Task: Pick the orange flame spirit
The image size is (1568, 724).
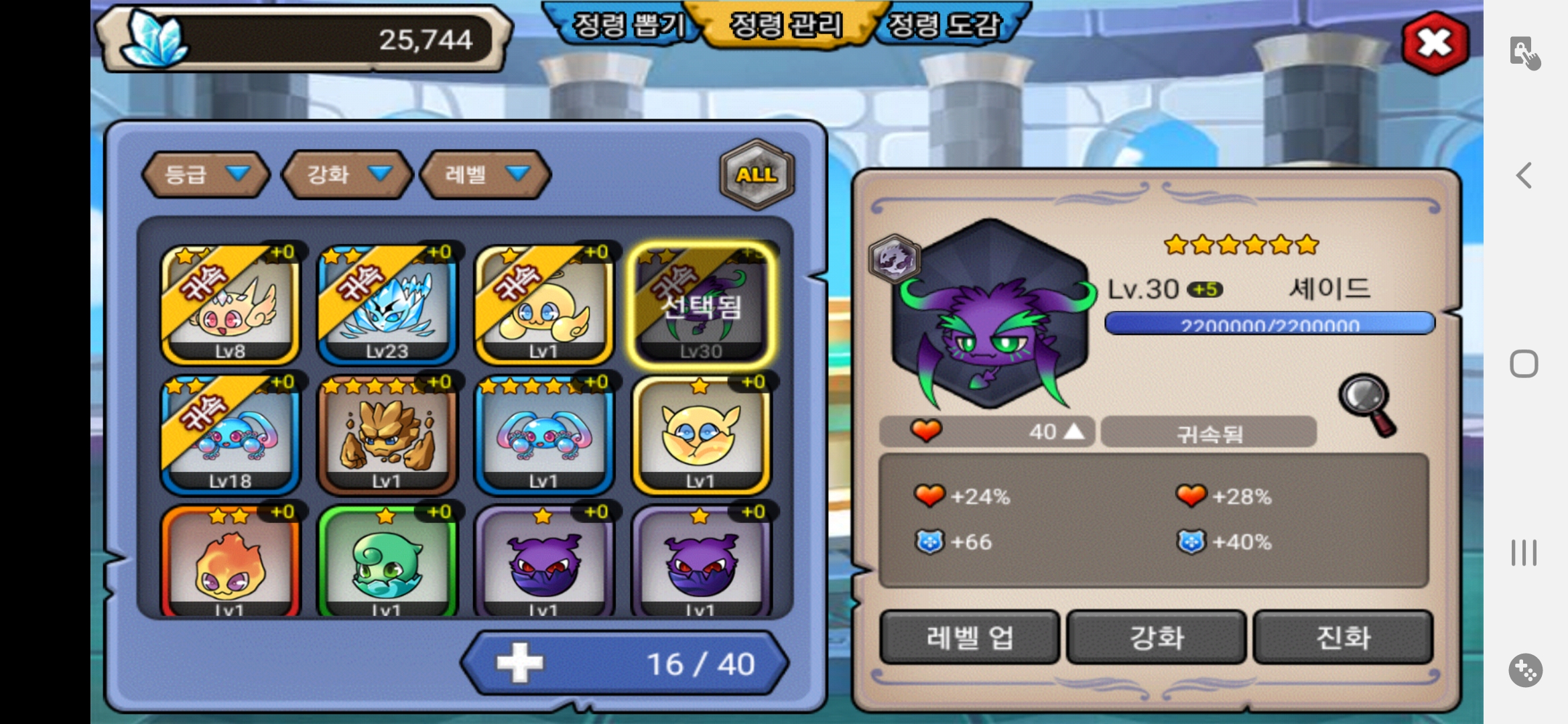Action: coord(230,562)
